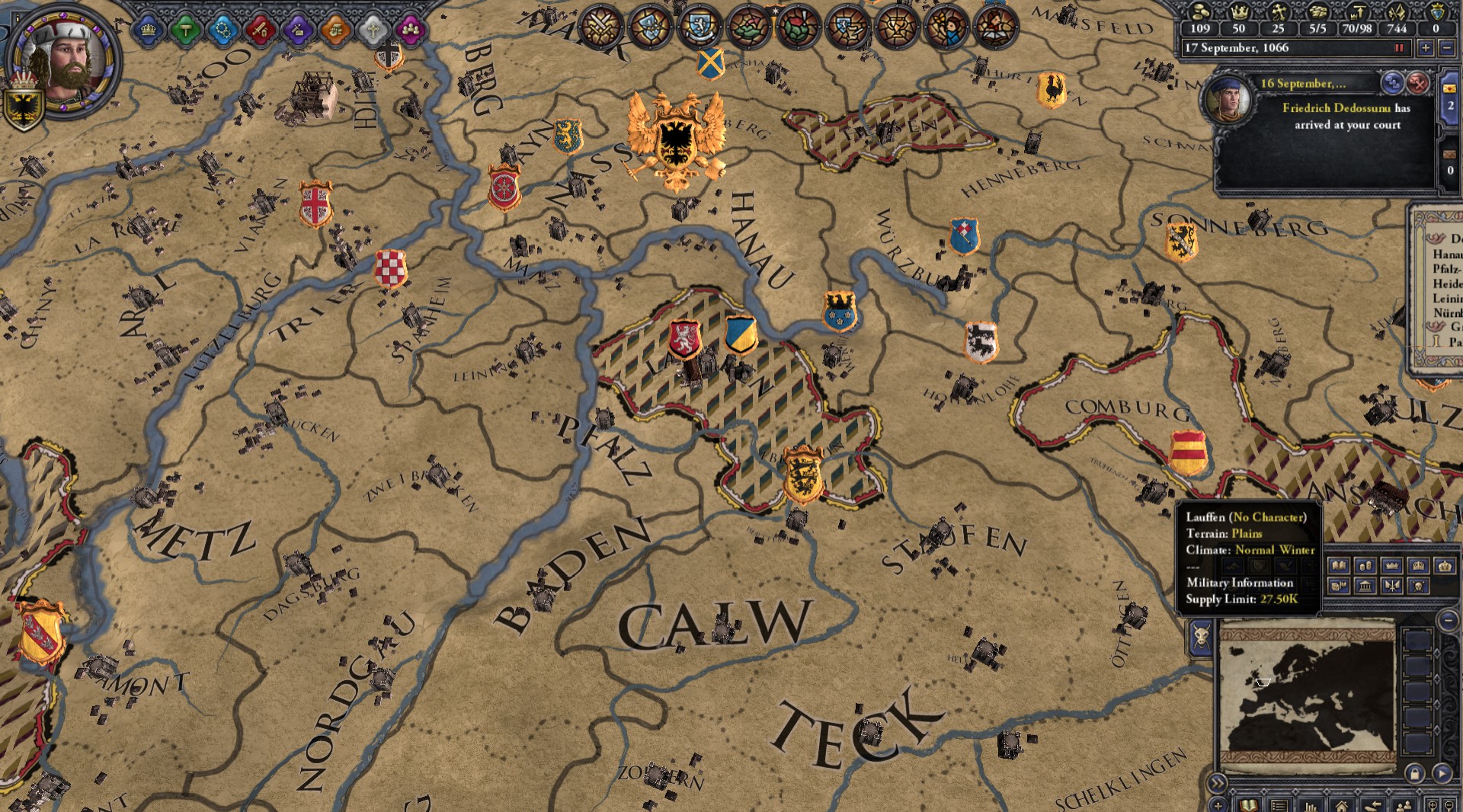Screen dimensions: 1463x812
Task: Open the Intrigue menu from the top toolbar
Action: [299, 29]
